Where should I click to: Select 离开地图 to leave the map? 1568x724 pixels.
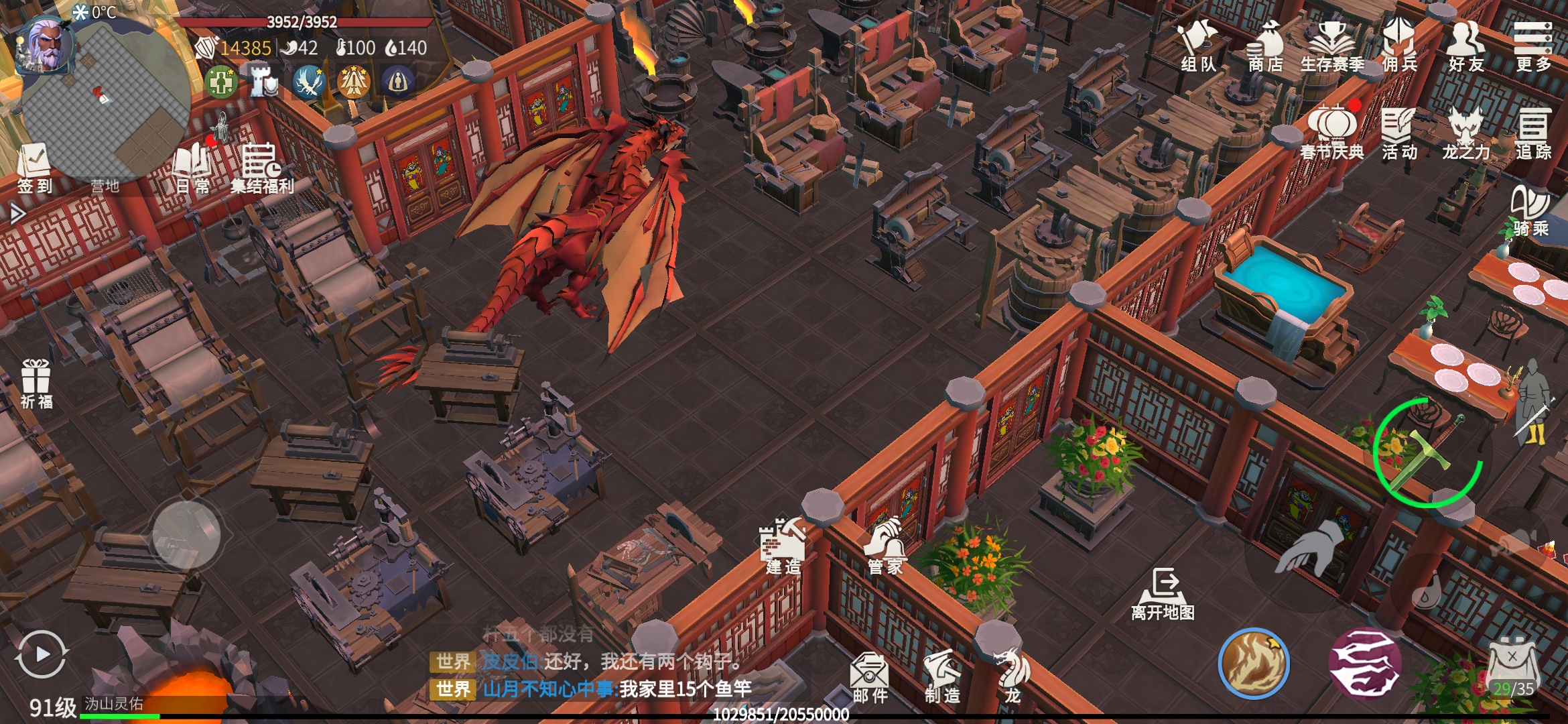[1163, 594]
